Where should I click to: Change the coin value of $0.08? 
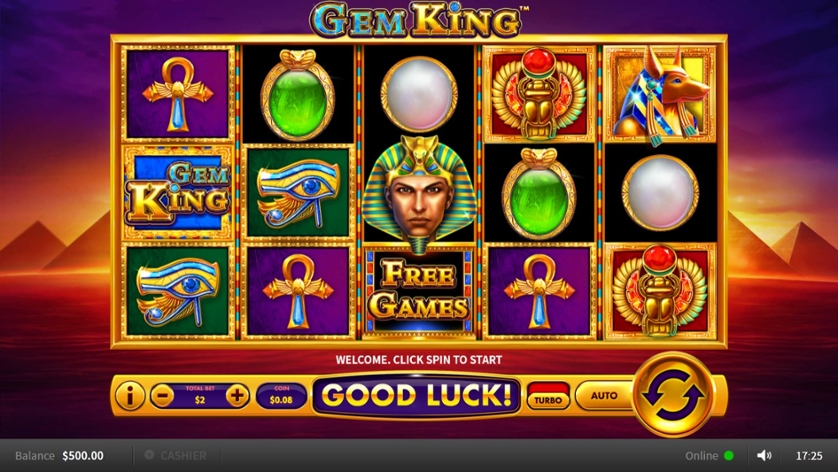coord(281,396)
